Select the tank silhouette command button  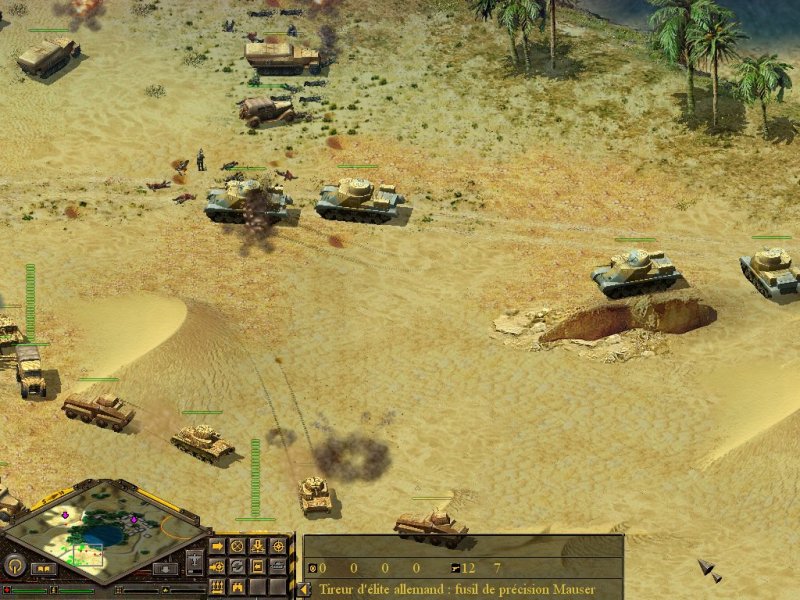[x=278, y=566]
